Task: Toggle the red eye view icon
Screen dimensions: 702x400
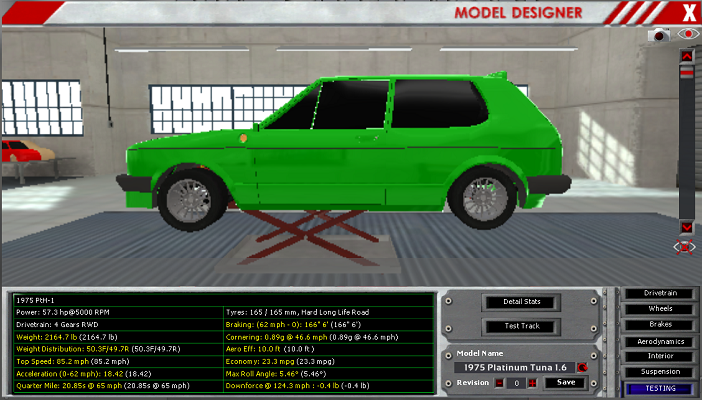Action: (686, 34)
